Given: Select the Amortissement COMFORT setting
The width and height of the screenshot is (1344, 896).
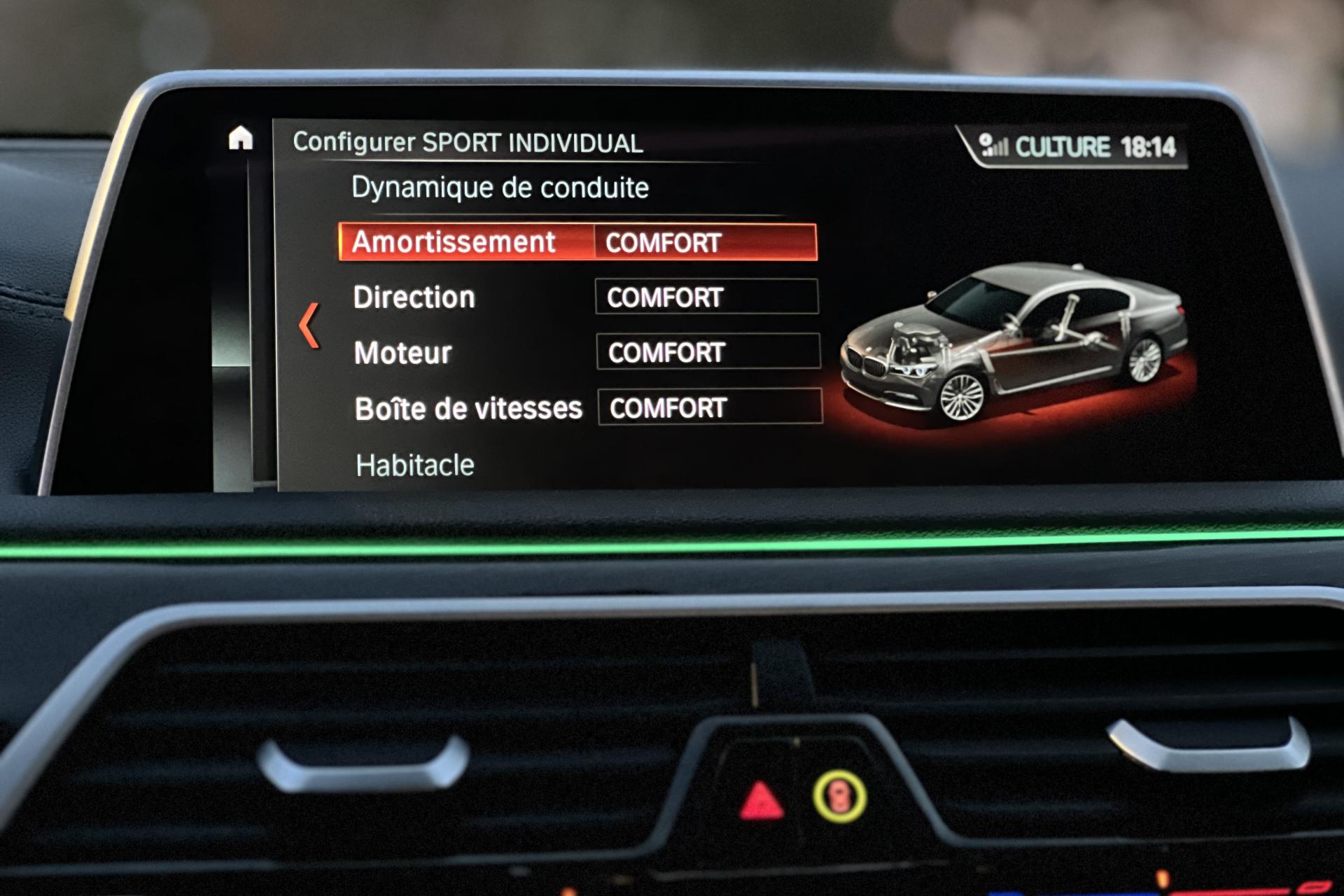Looking at the screenshot, I should pos(704,242).
